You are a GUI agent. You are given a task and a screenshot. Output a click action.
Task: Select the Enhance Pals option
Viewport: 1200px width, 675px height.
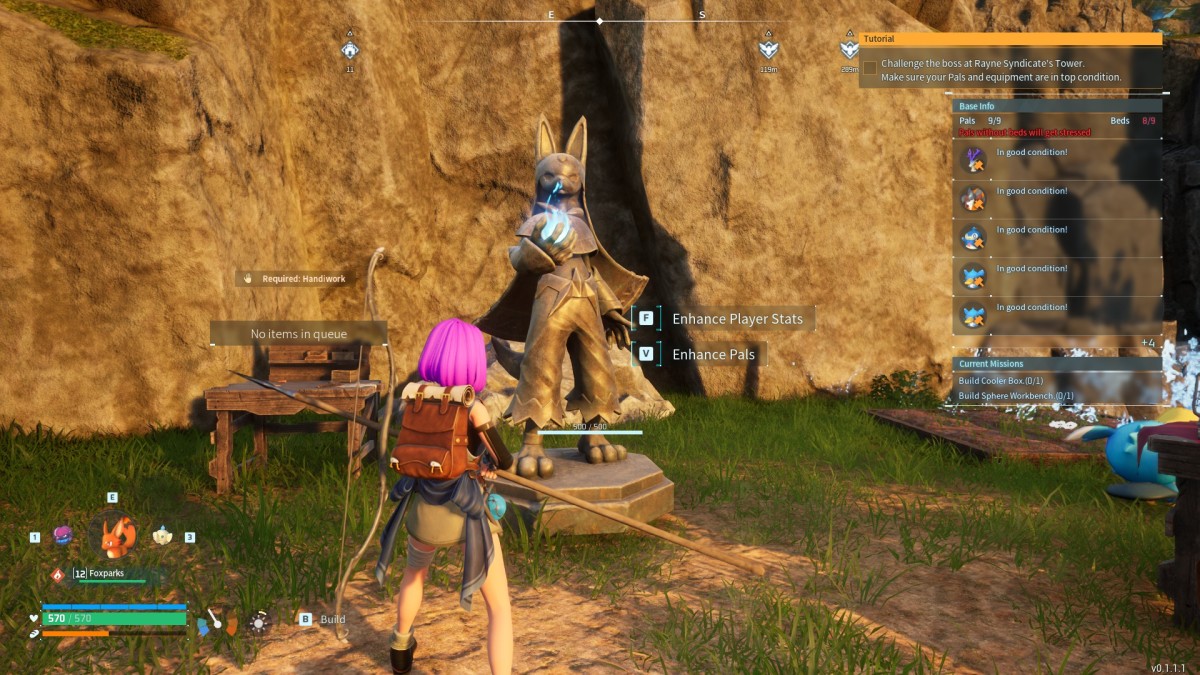713,354
